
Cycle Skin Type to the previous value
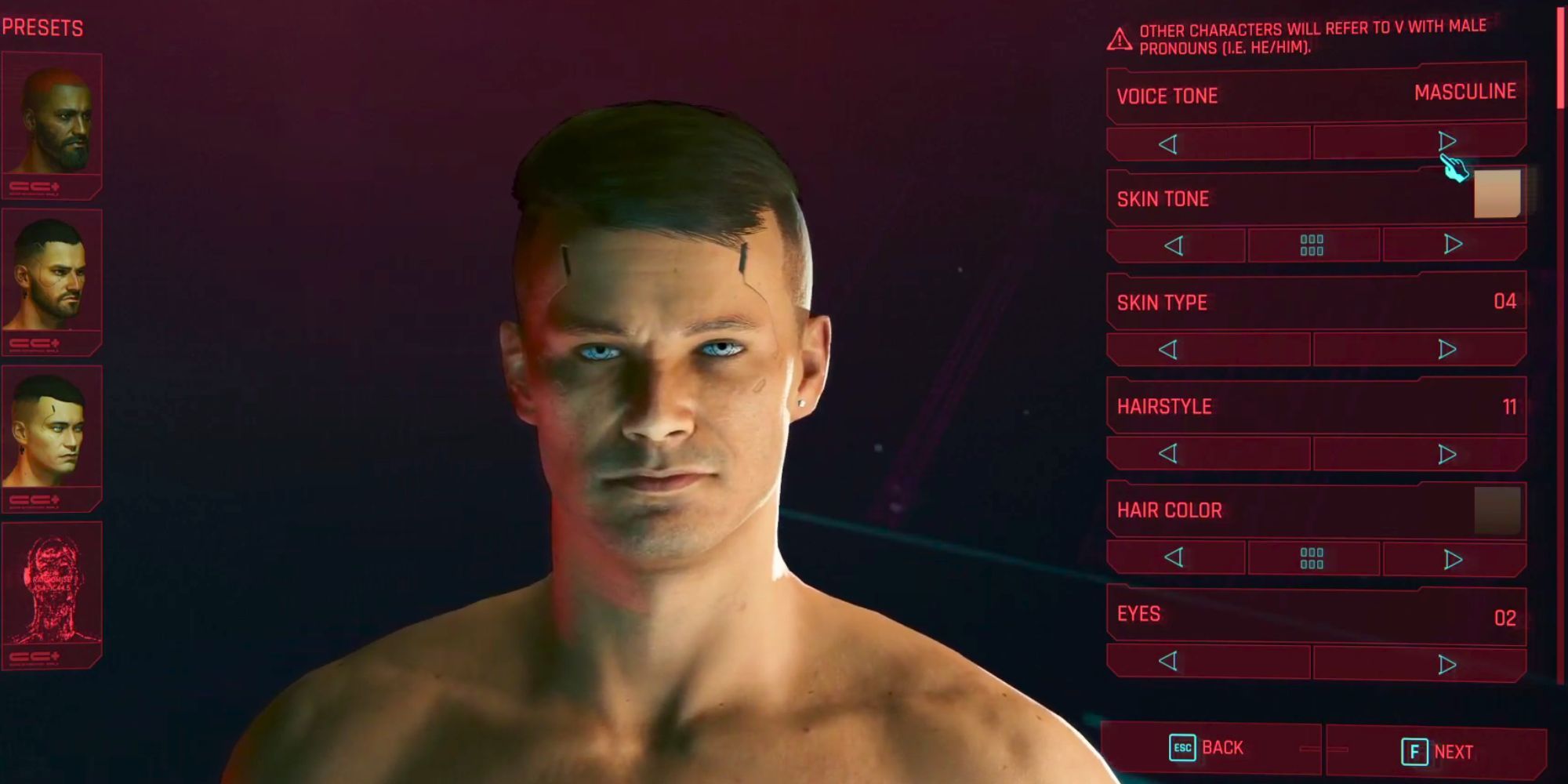point(1169,348)
